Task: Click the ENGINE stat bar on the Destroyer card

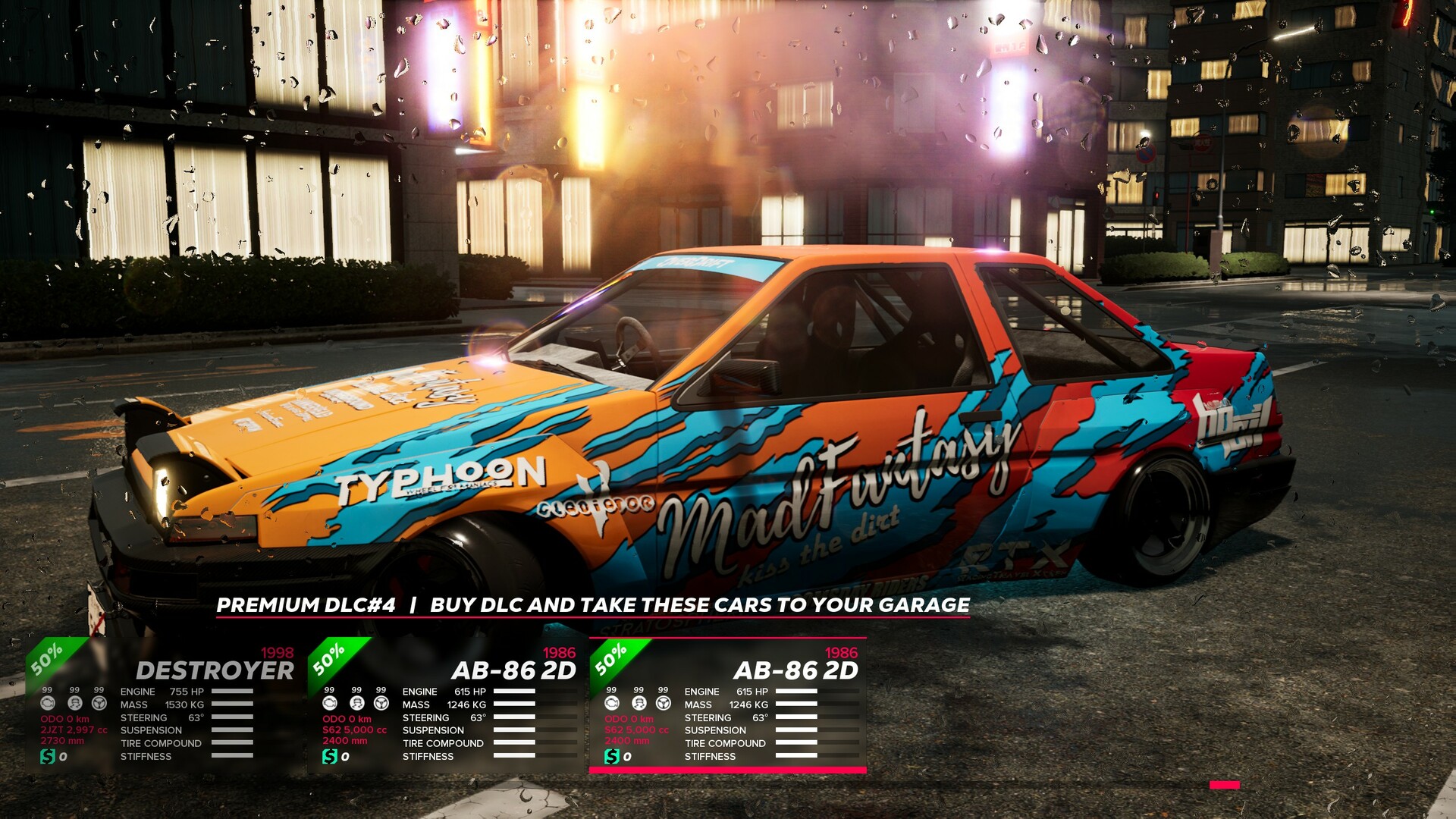Action: point(231,692)
